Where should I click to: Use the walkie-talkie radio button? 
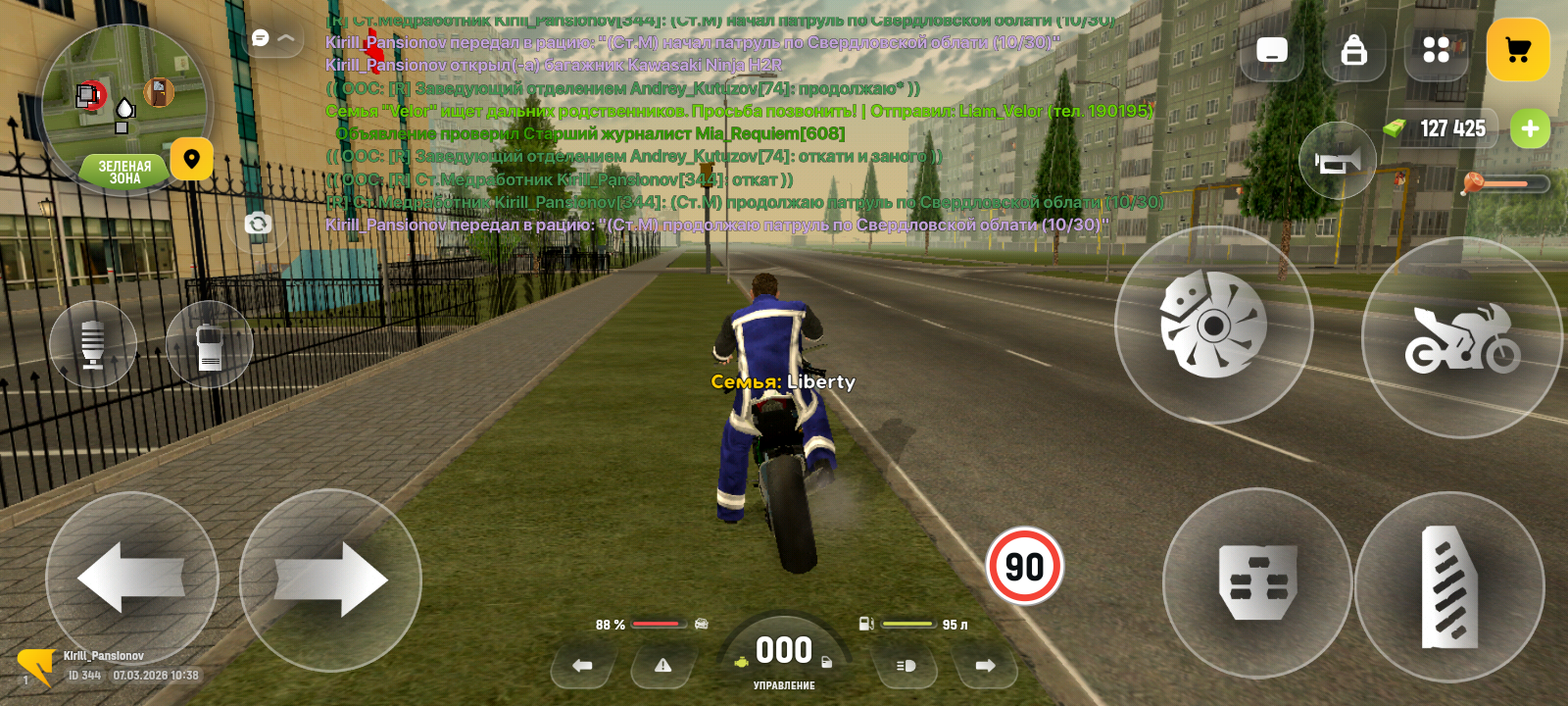click(x=209, y=344)
